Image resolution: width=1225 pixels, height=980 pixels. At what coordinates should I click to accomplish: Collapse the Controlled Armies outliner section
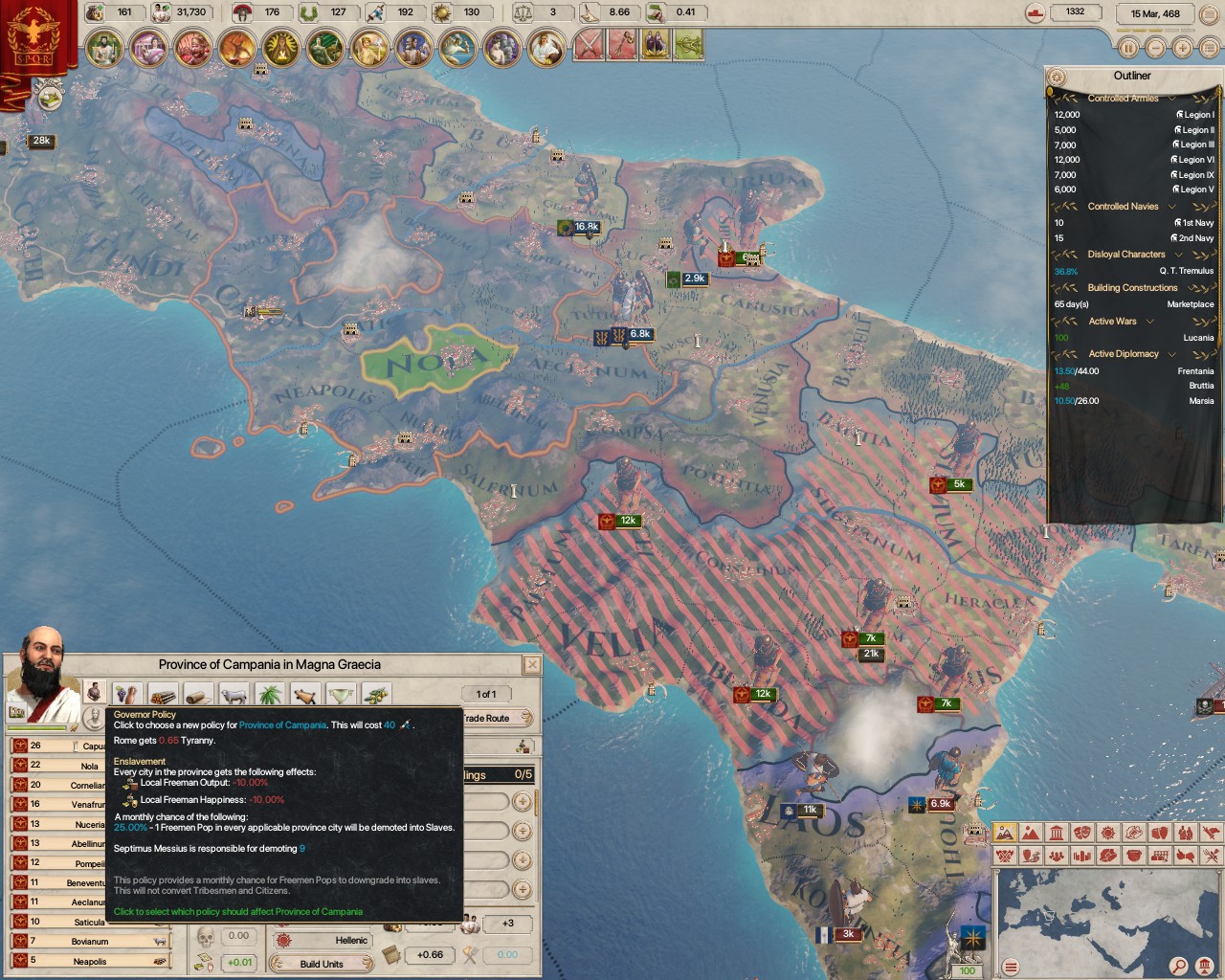pos(1171,99)
